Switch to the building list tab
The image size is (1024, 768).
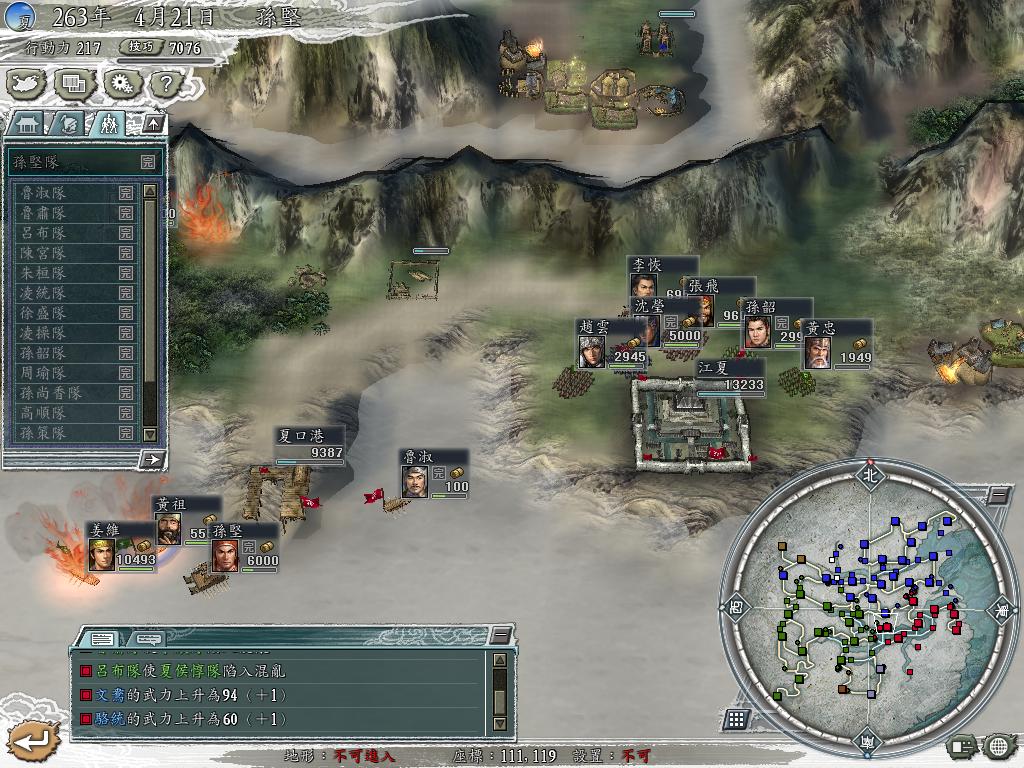[x=27, y=124]
